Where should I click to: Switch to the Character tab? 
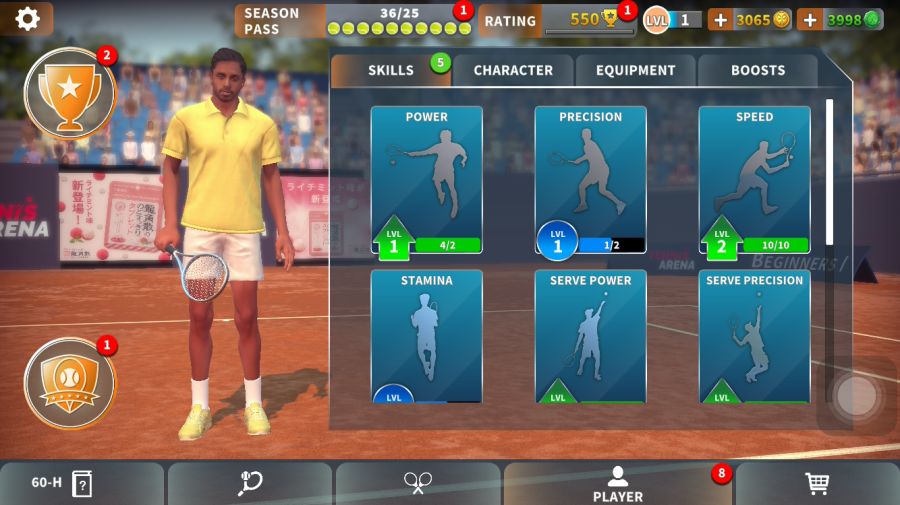point(512,70)
